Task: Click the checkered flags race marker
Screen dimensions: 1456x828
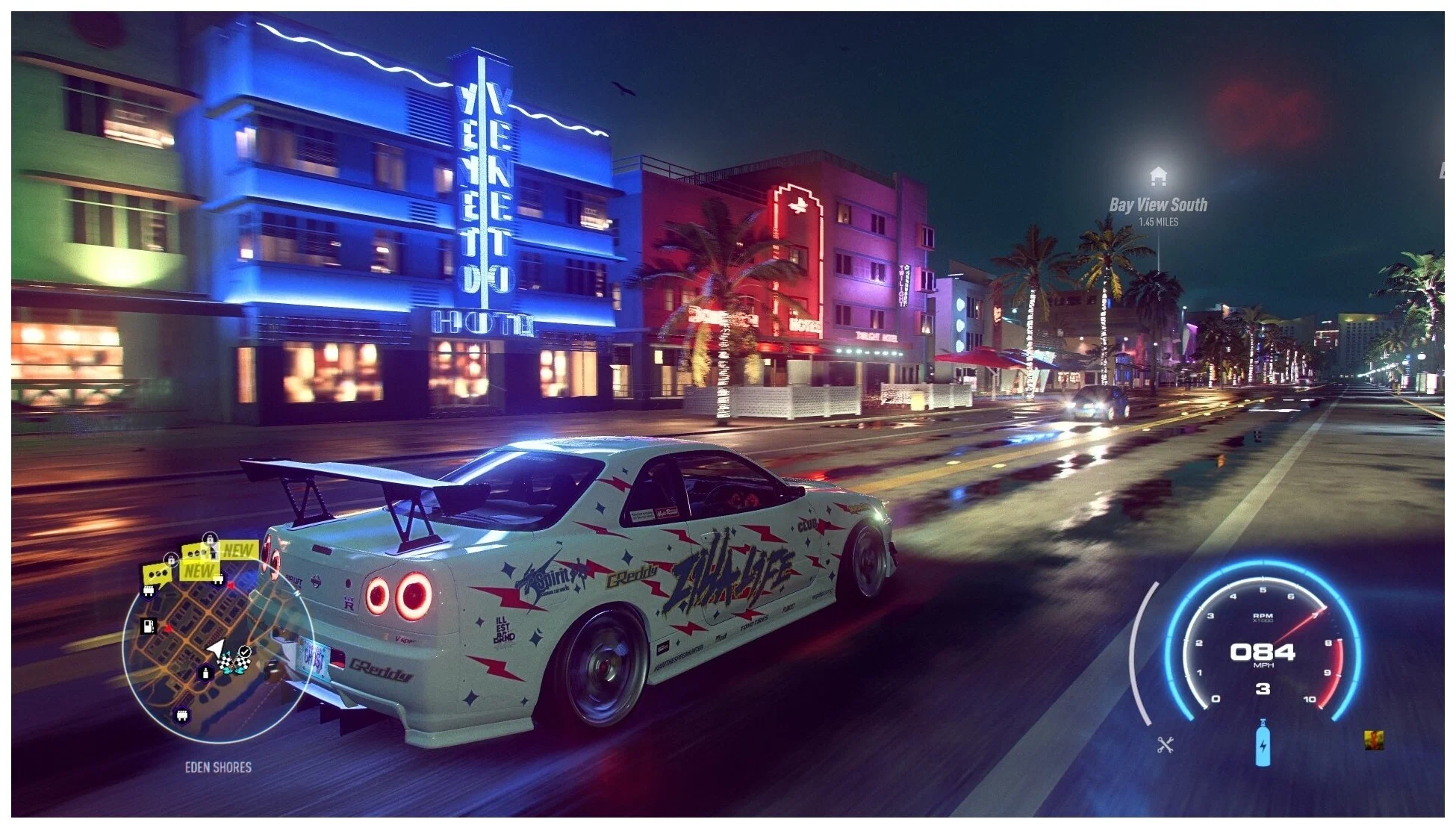Action: click(234, 662)
